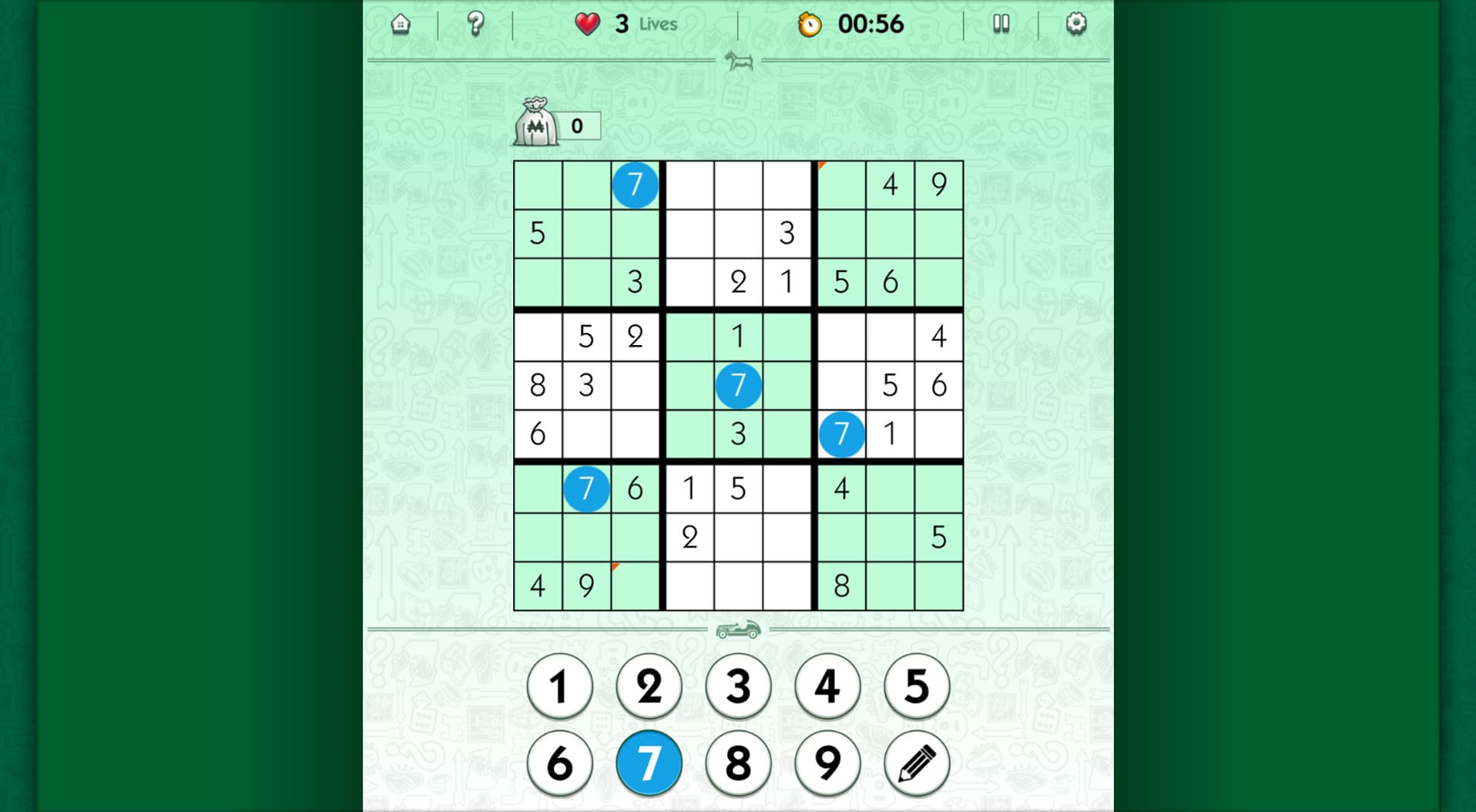Pause the game with the pause button
Viewport: 1476px width, 812px height.
[1001, 24]
